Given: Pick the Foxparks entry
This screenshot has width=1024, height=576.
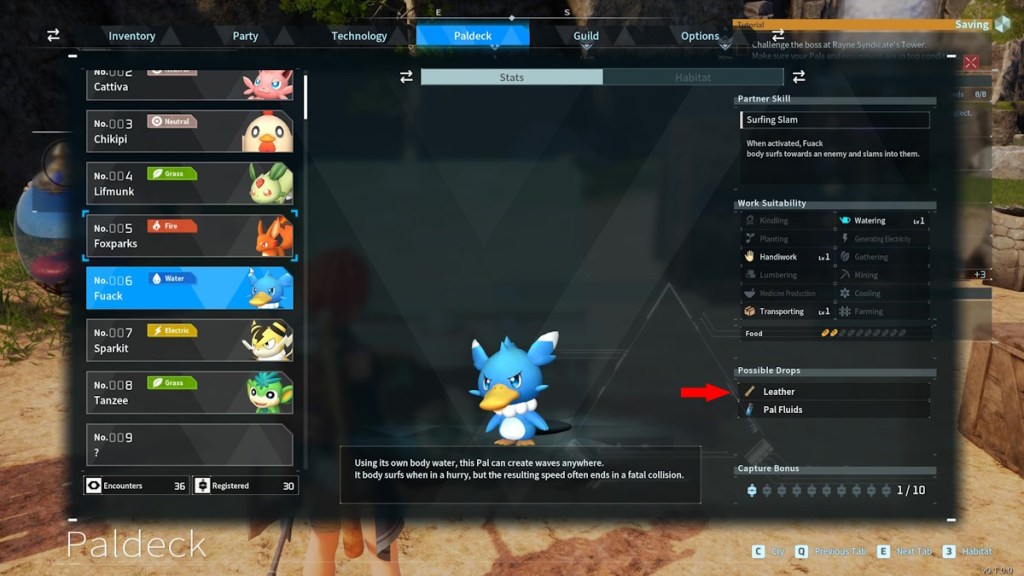Looking at the screenshot, I should click(x=190, y=235).
